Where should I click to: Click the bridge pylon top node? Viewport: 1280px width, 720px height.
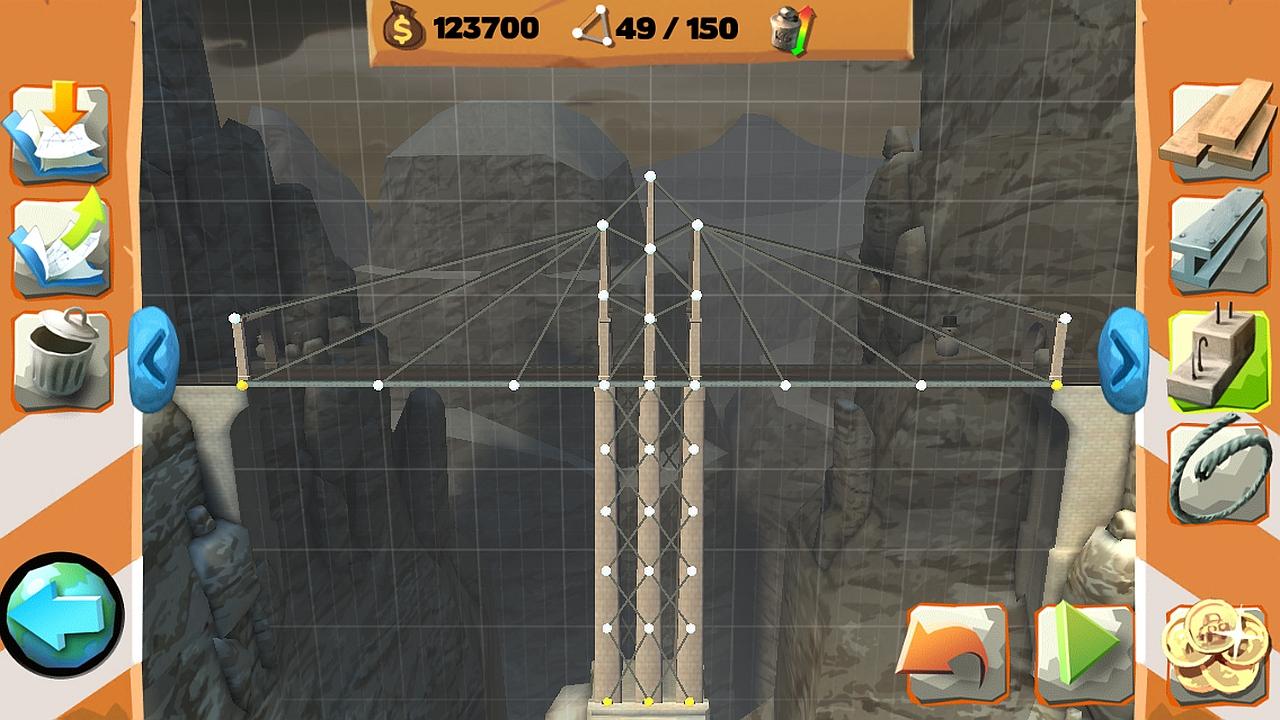pyautogui.click(x=651, y=176)
